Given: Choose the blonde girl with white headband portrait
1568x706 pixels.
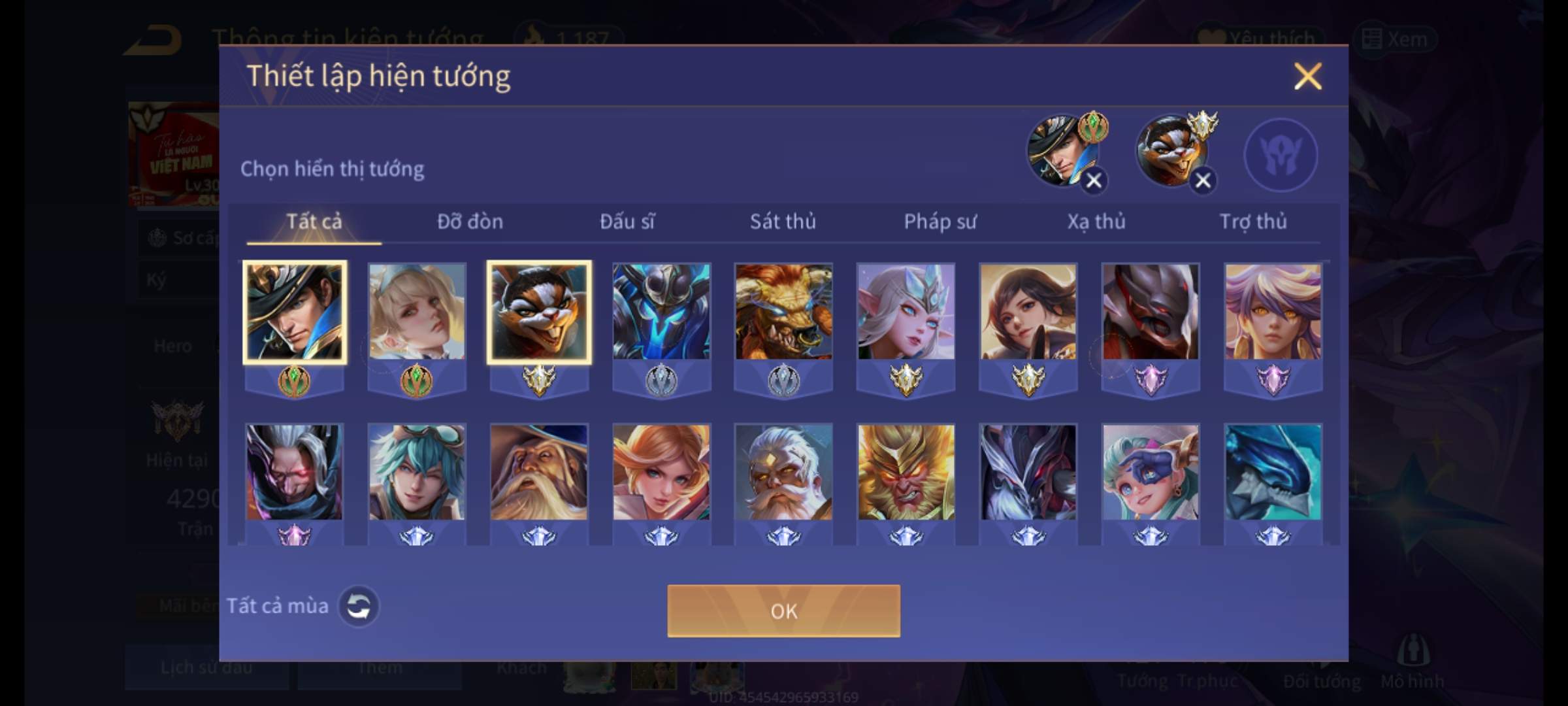Looking at the screenshot, I should pos(417,312).
